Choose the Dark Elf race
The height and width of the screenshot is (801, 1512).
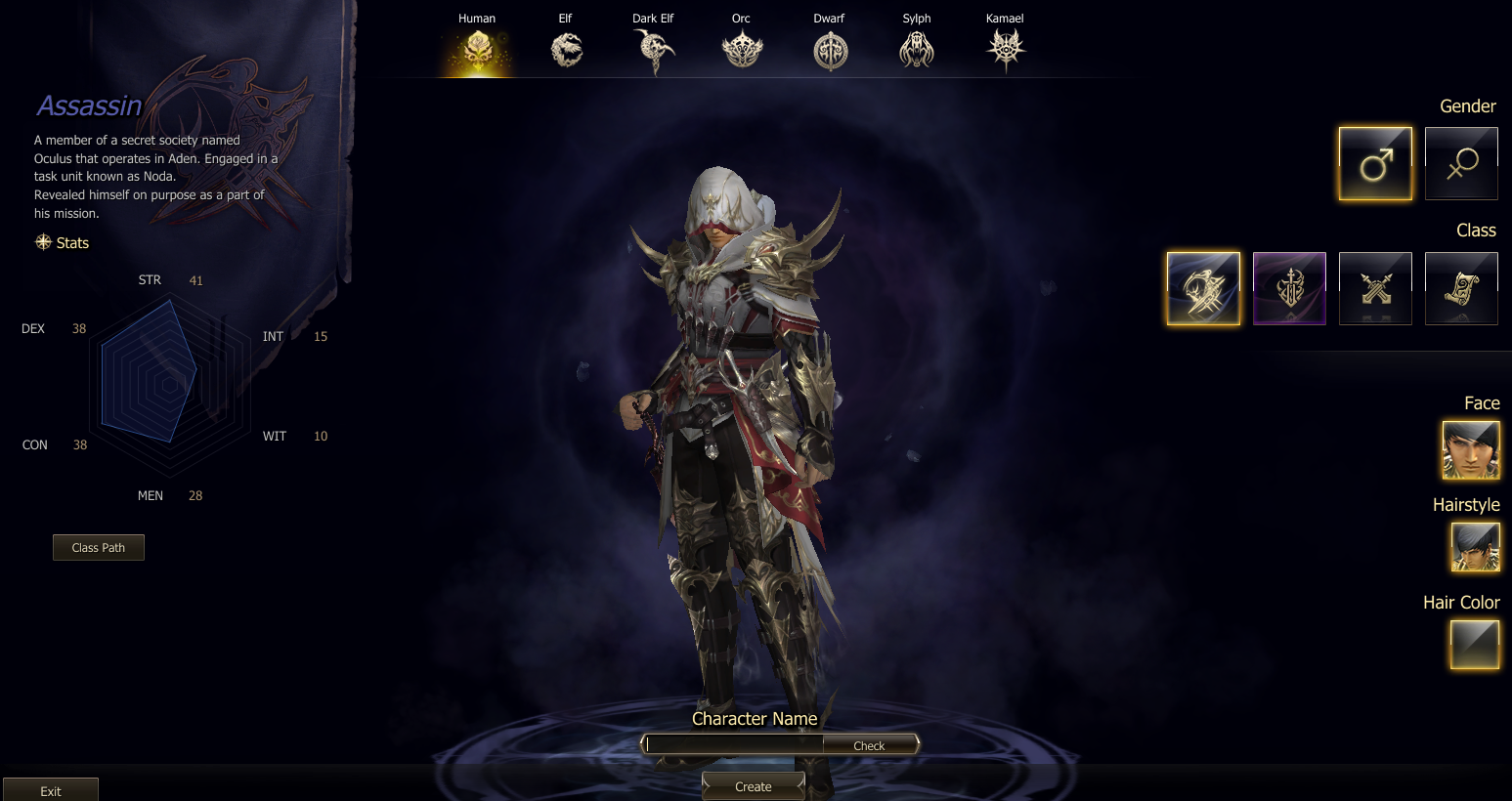[x=653, y=49]
